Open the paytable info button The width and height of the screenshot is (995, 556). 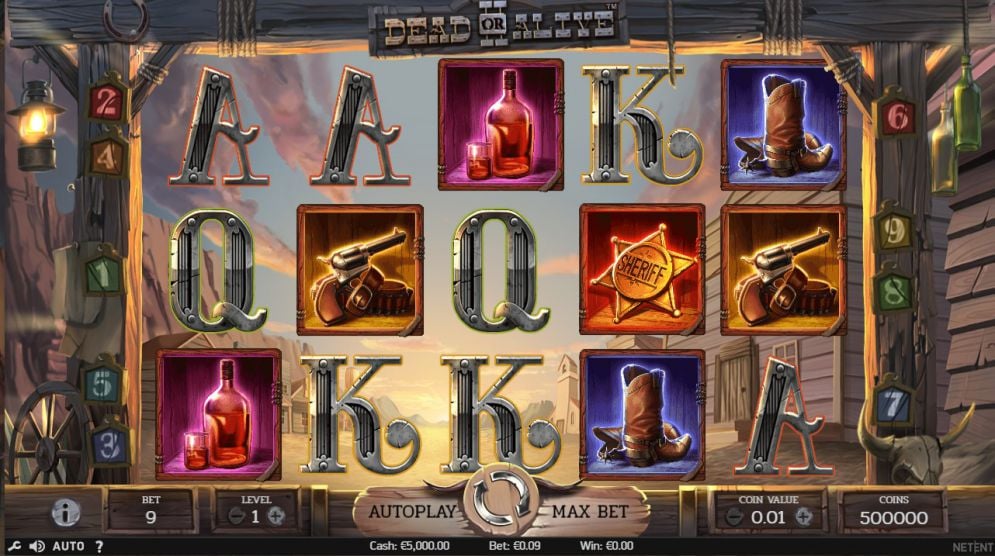tap(67, 514)
